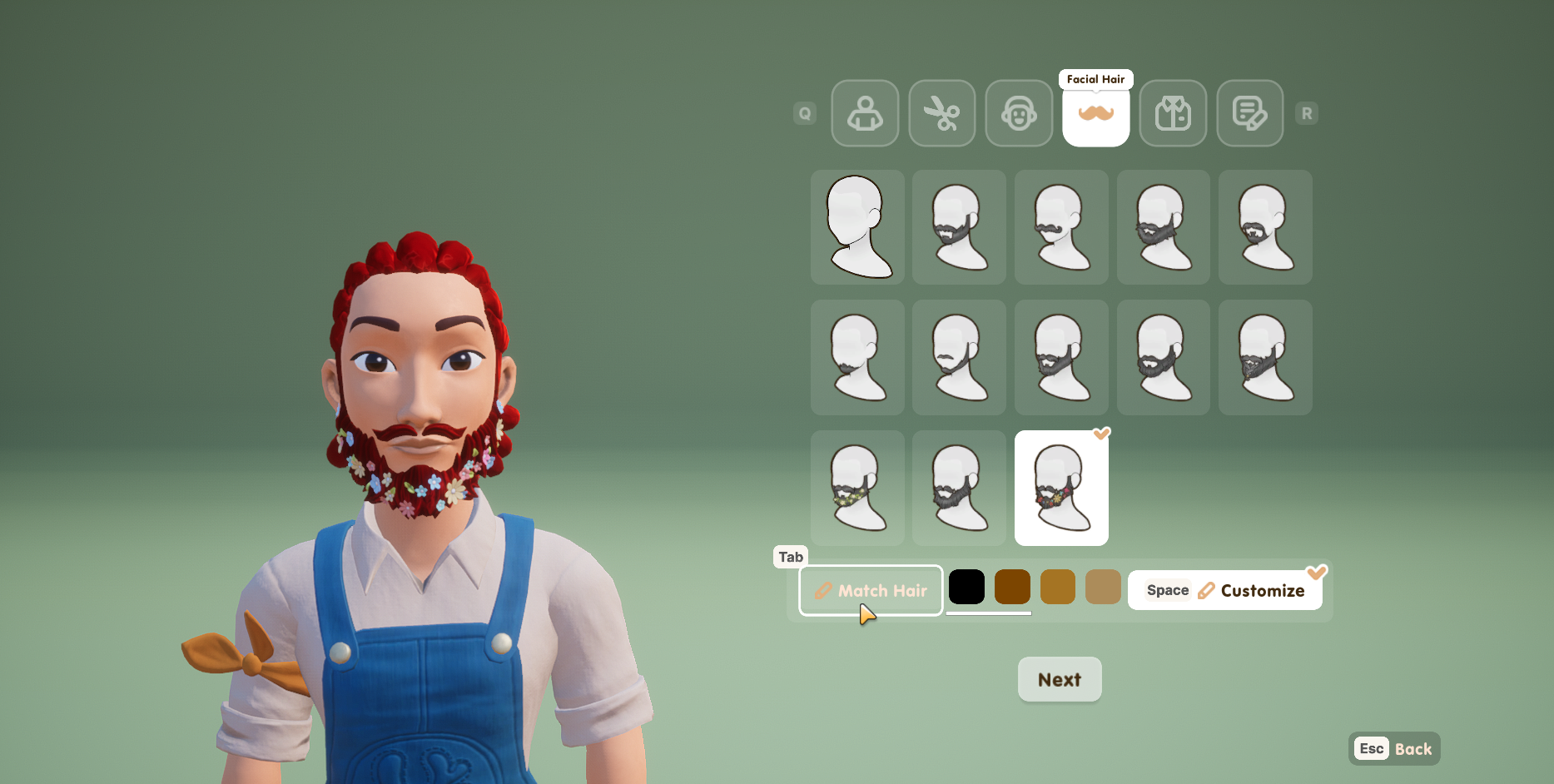Choose the clean-shaven no facial hair option
Viewport: 1554px width, 784px height.
(x=857, y=227)
